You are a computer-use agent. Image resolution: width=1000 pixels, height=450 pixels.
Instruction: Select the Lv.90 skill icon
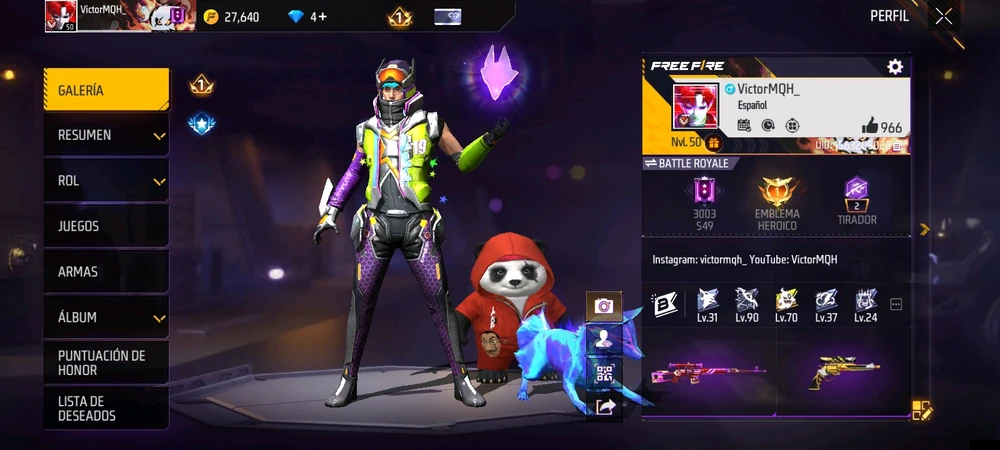pyautogui.click(x=746, y=299)
